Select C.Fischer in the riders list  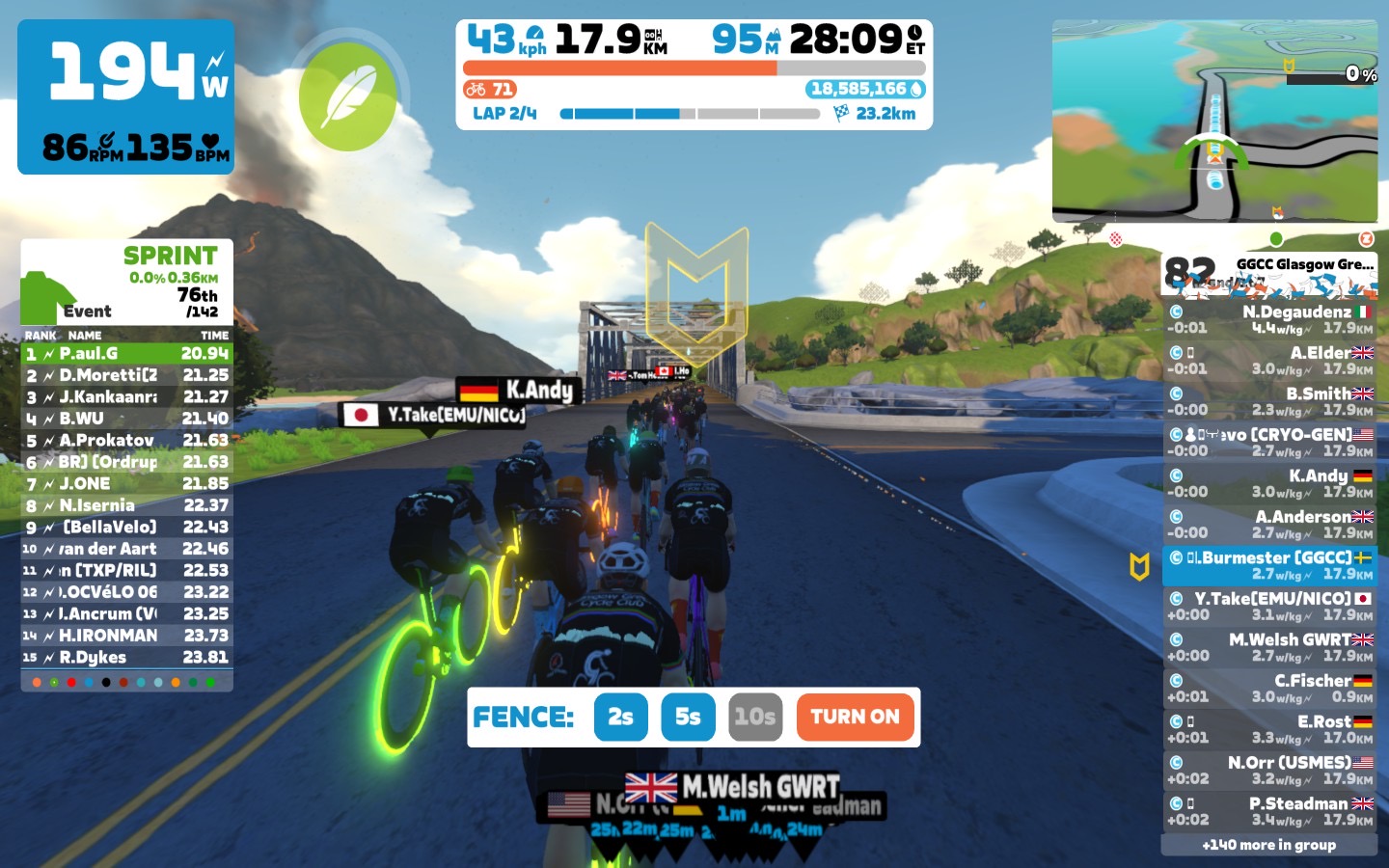tap(1268, 688)
